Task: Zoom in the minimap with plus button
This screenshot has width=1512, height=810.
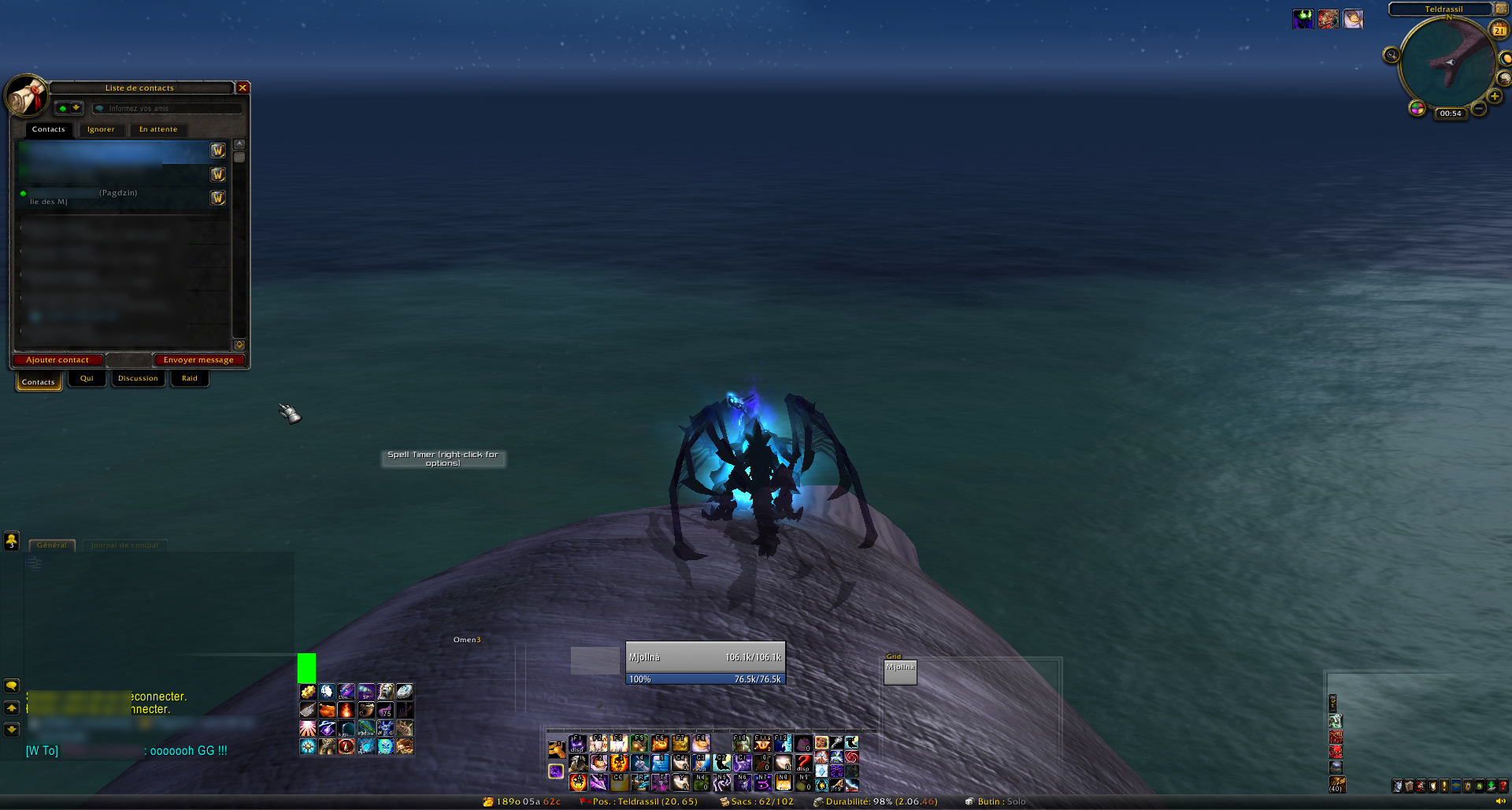Action: pyautogui.click(x=1494, y=96)
